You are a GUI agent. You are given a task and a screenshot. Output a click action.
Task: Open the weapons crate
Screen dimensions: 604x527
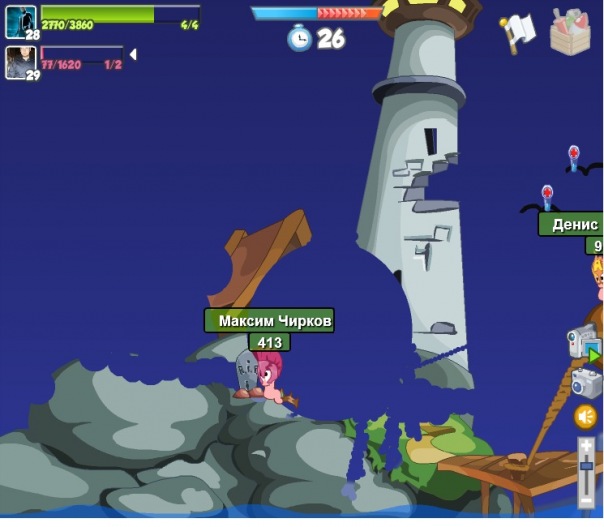click(570, 33)
